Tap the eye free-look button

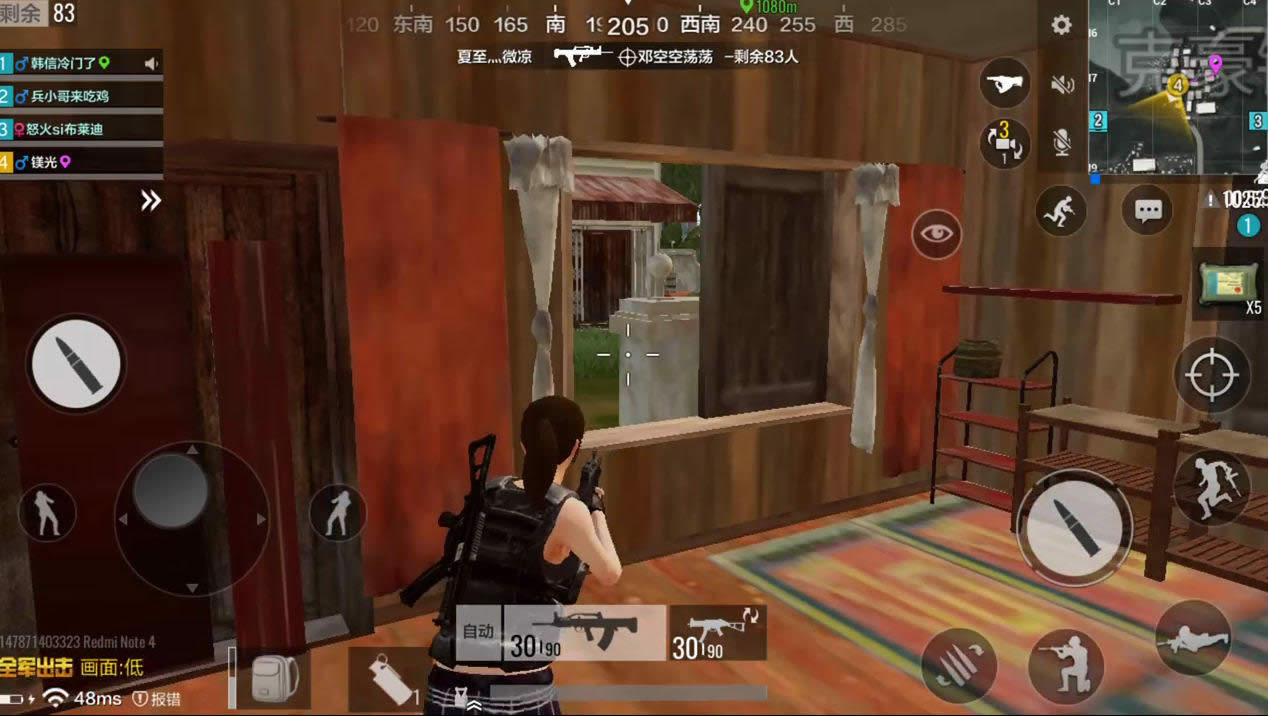(936, 234)
